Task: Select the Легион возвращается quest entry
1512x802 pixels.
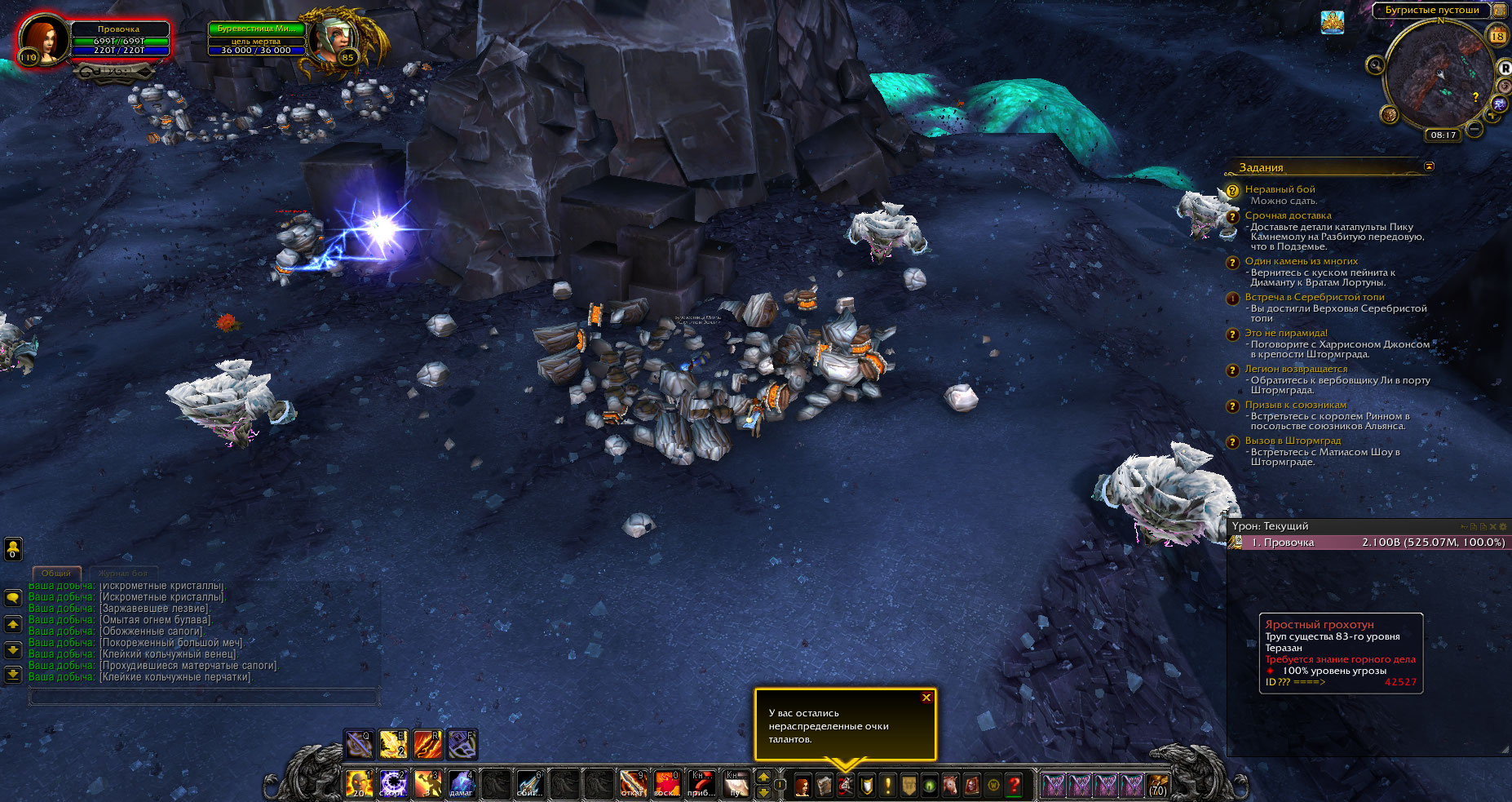Action: [1296, 369]
